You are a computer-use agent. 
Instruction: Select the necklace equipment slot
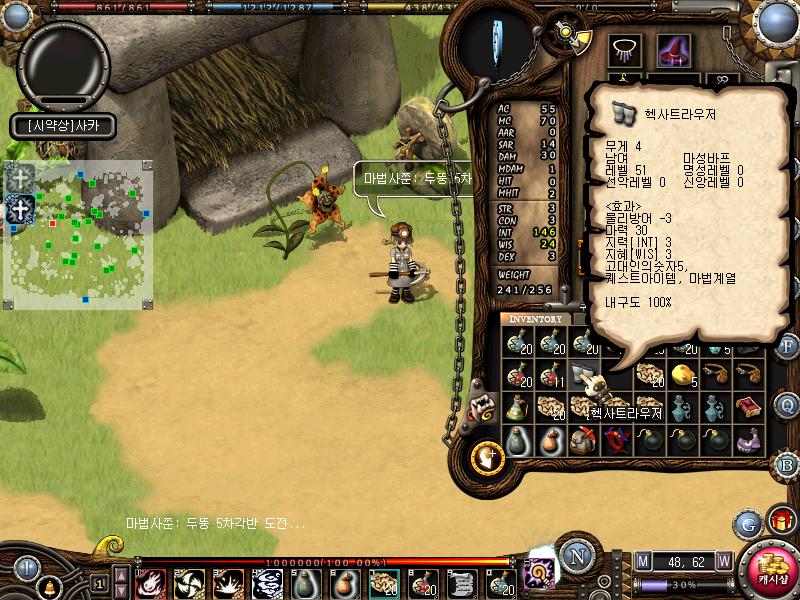coord(626,50)
